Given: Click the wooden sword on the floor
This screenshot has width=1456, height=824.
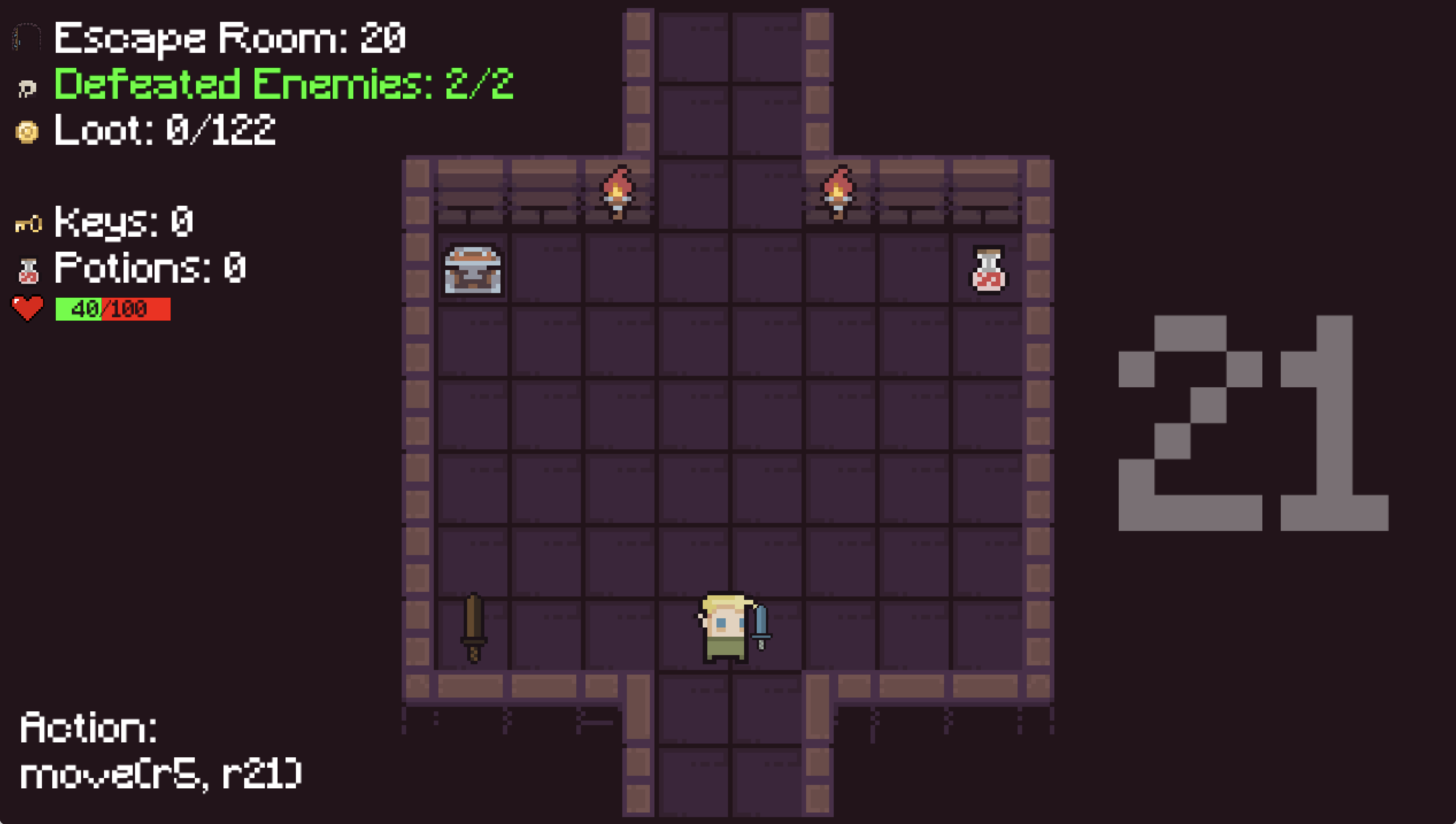Looking at the screenshot, I should 473,627.
